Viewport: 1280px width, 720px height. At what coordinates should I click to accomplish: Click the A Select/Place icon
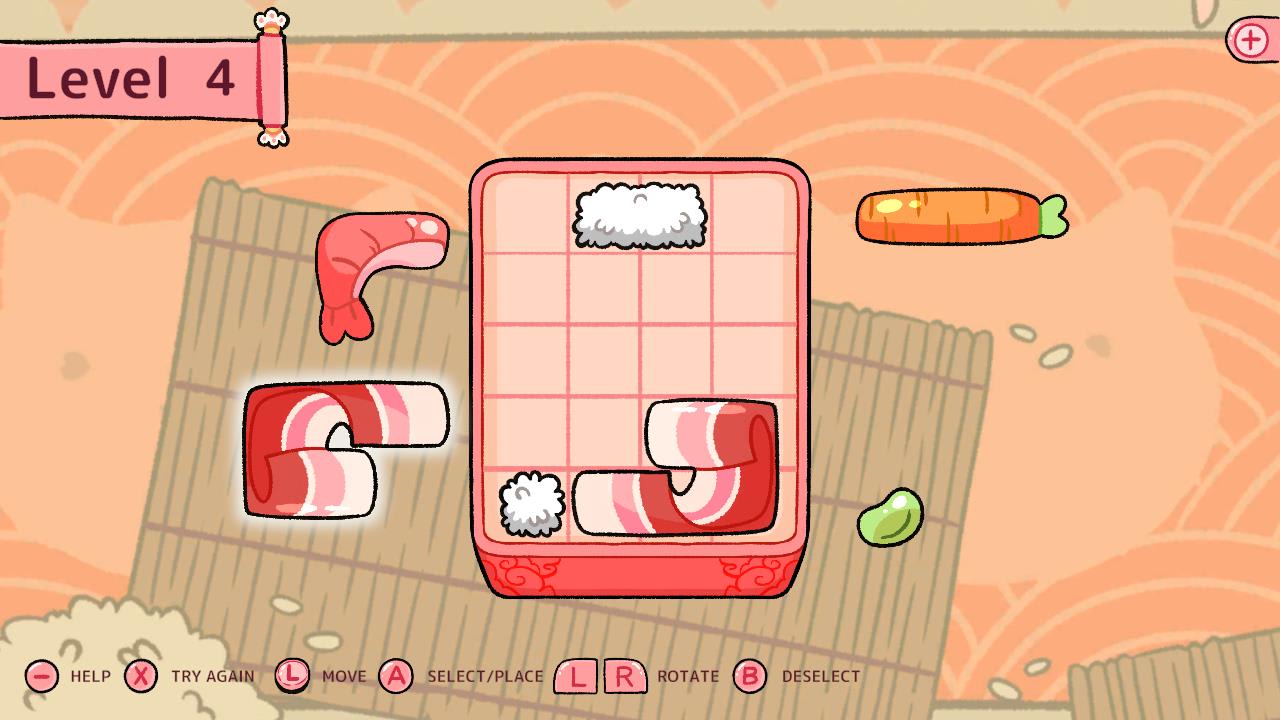coord(398,677)
